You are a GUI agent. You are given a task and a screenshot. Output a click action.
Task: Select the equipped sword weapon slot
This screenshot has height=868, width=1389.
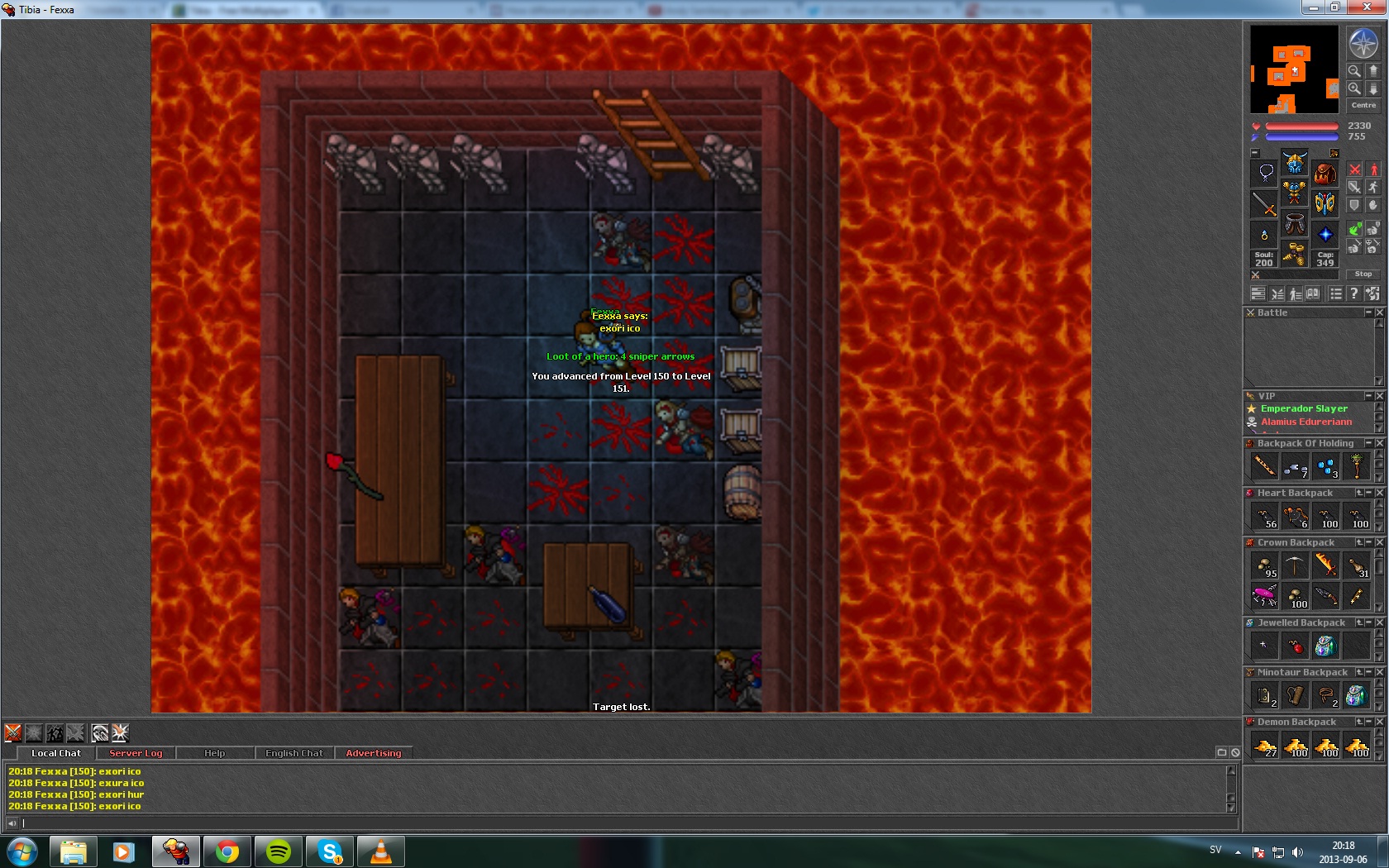(1264, 203)
